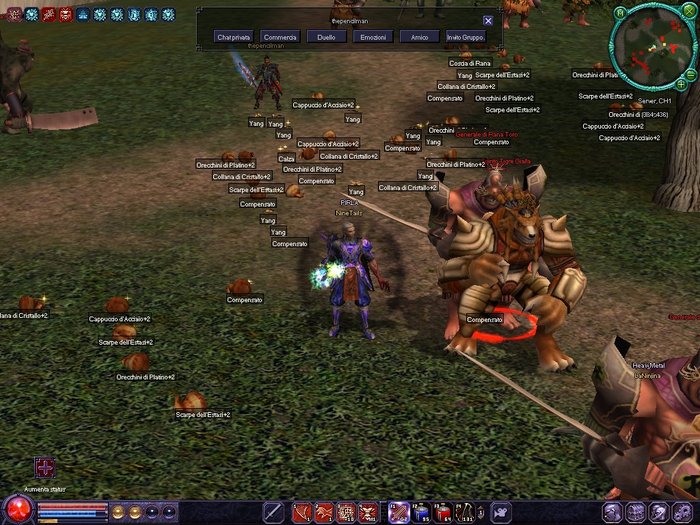This screenshot has width=700, height=525.
Task: Close the target player panel
Action: [488, 20]
